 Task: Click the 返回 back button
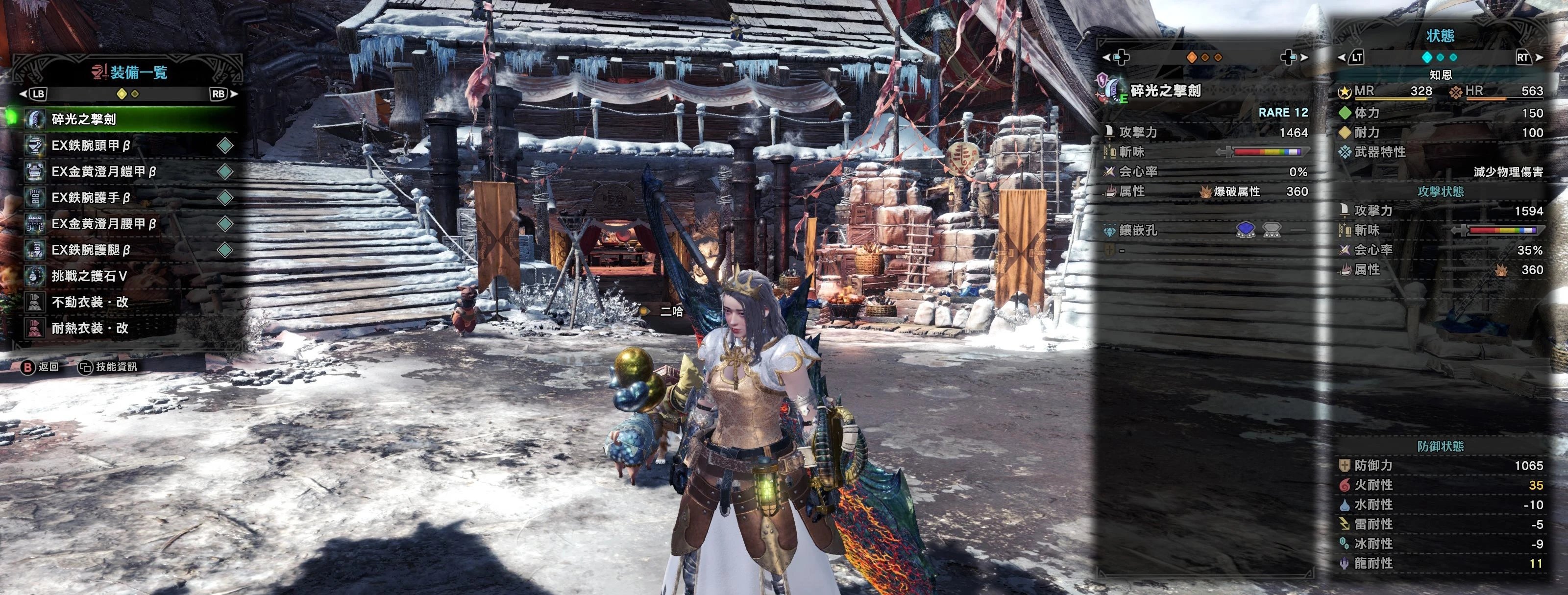coord(40,367)
